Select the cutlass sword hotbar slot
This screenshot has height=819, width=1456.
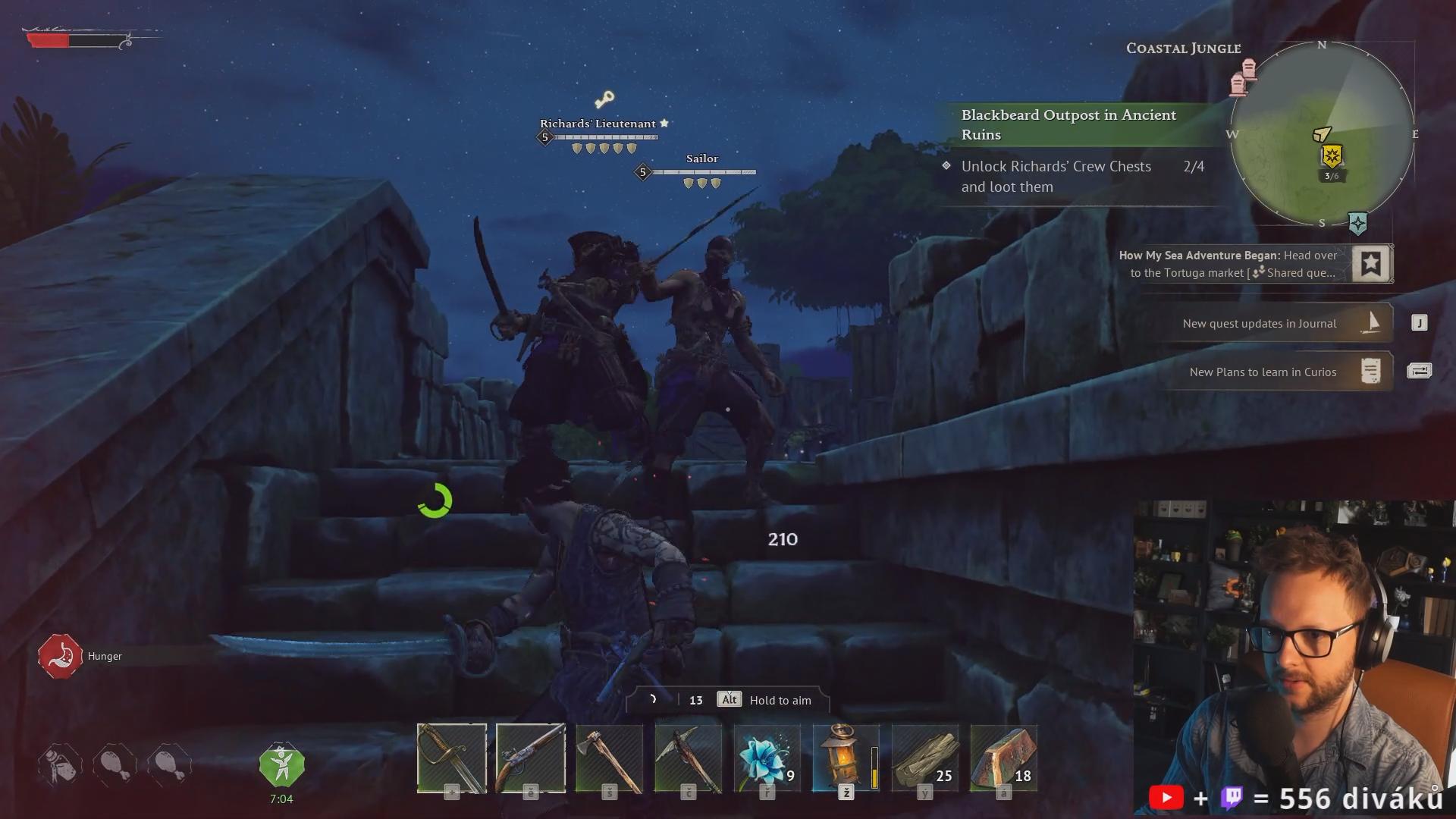(452, 758)
